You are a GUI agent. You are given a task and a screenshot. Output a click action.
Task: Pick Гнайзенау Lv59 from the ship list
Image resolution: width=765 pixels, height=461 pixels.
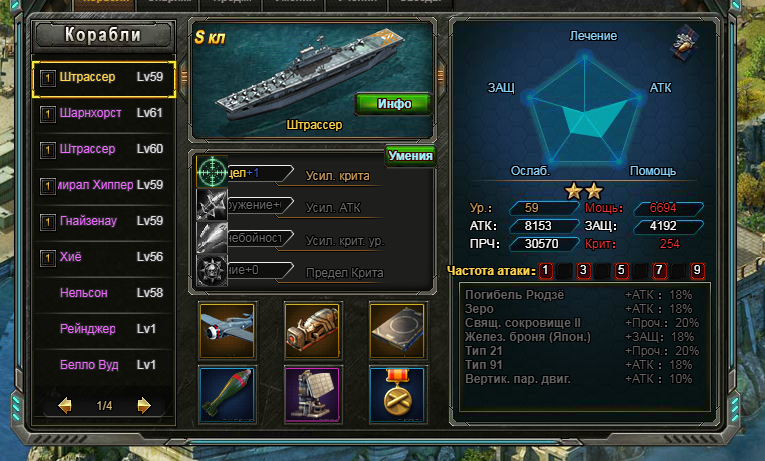[105, 221]
